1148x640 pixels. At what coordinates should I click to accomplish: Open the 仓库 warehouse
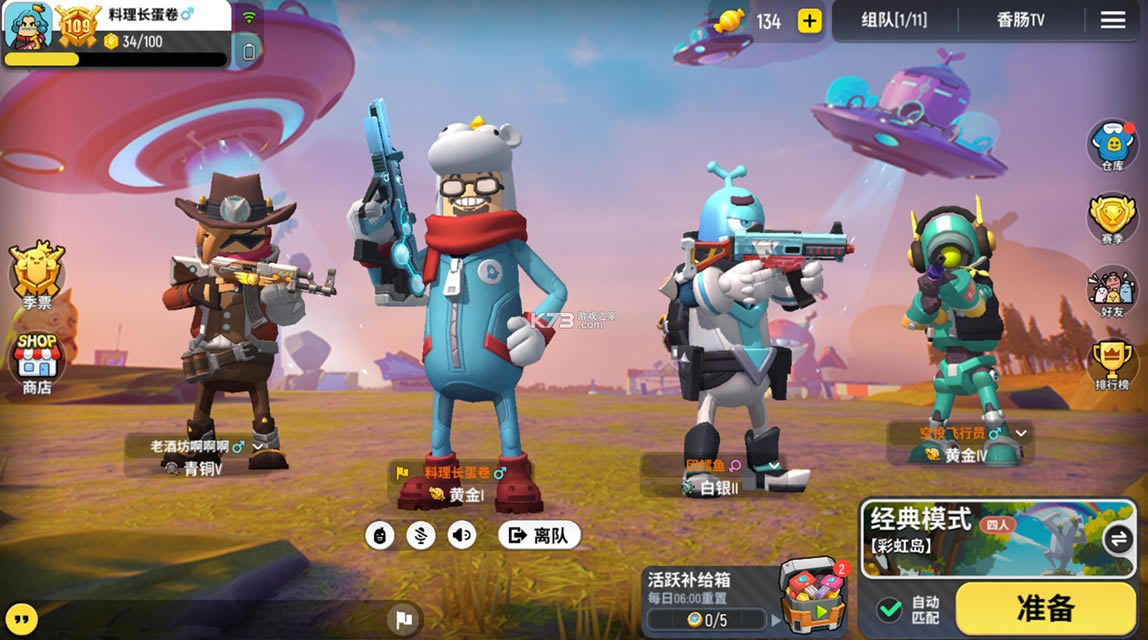[1112, 145]
